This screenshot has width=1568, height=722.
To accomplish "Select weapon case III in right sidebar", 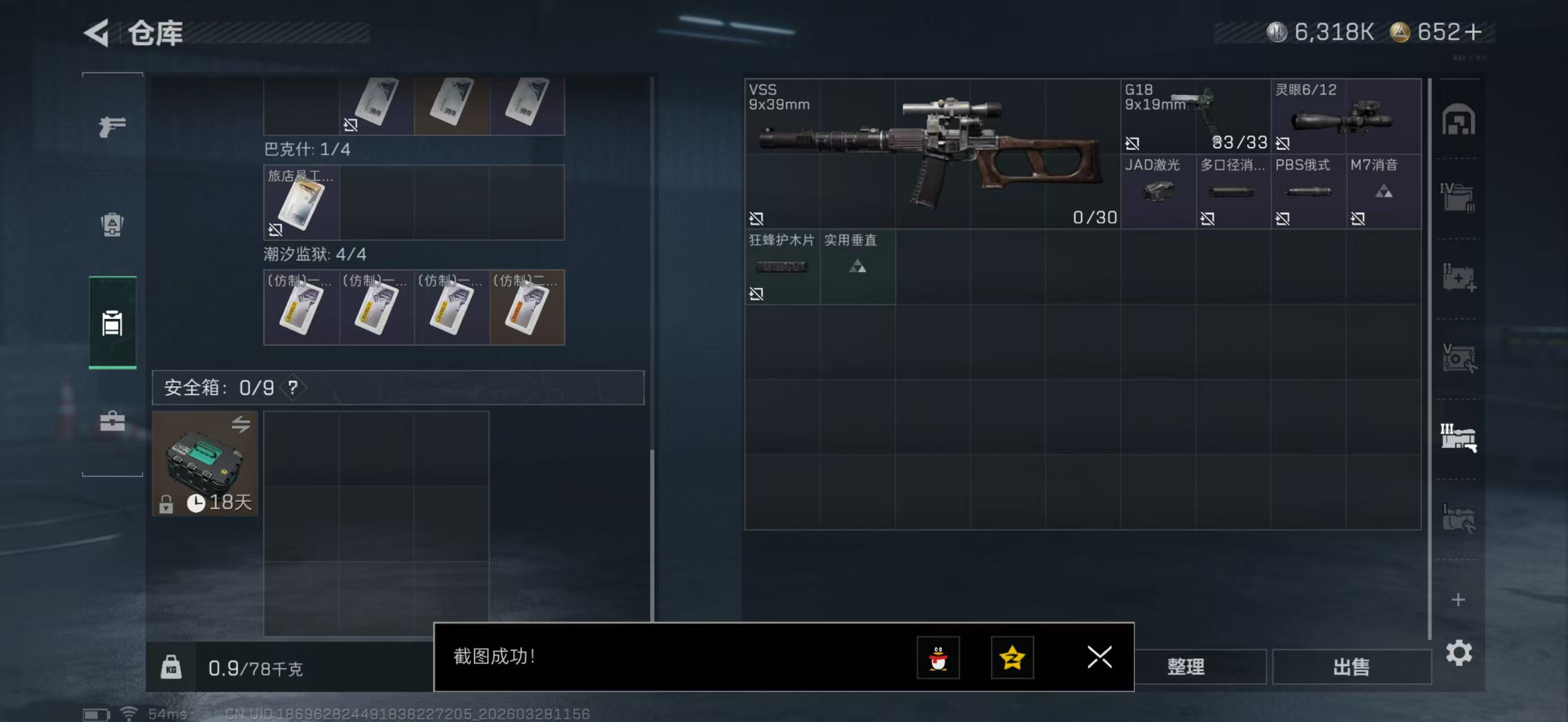I will (1459, 437).
